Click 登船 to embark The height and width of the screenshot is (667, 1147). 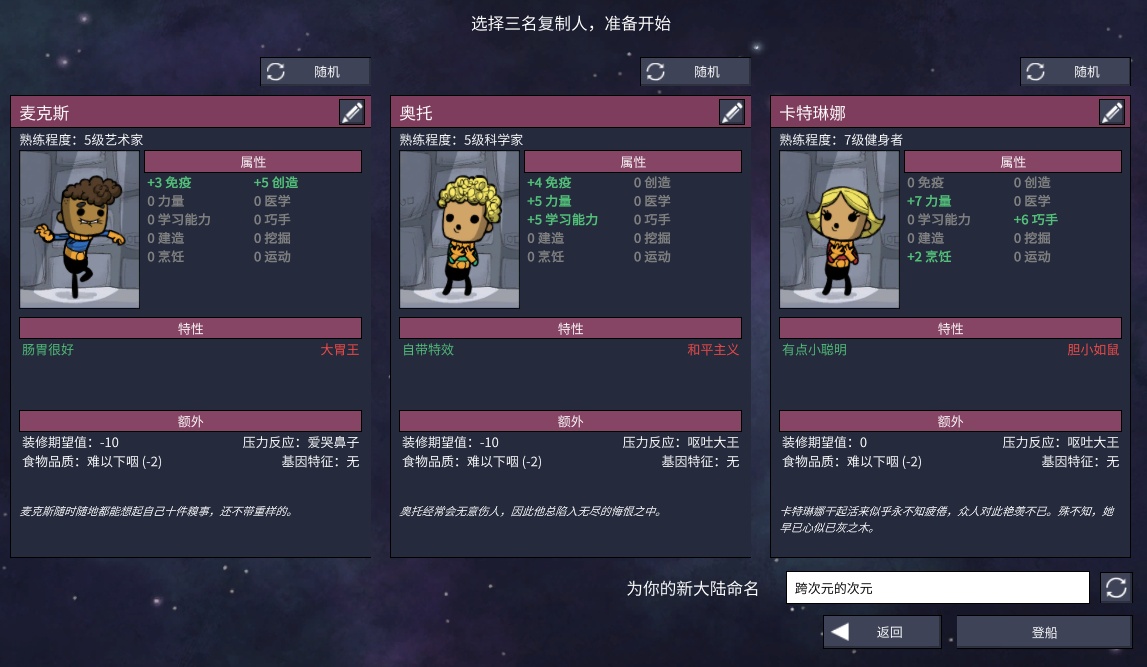coord(1044,632)
